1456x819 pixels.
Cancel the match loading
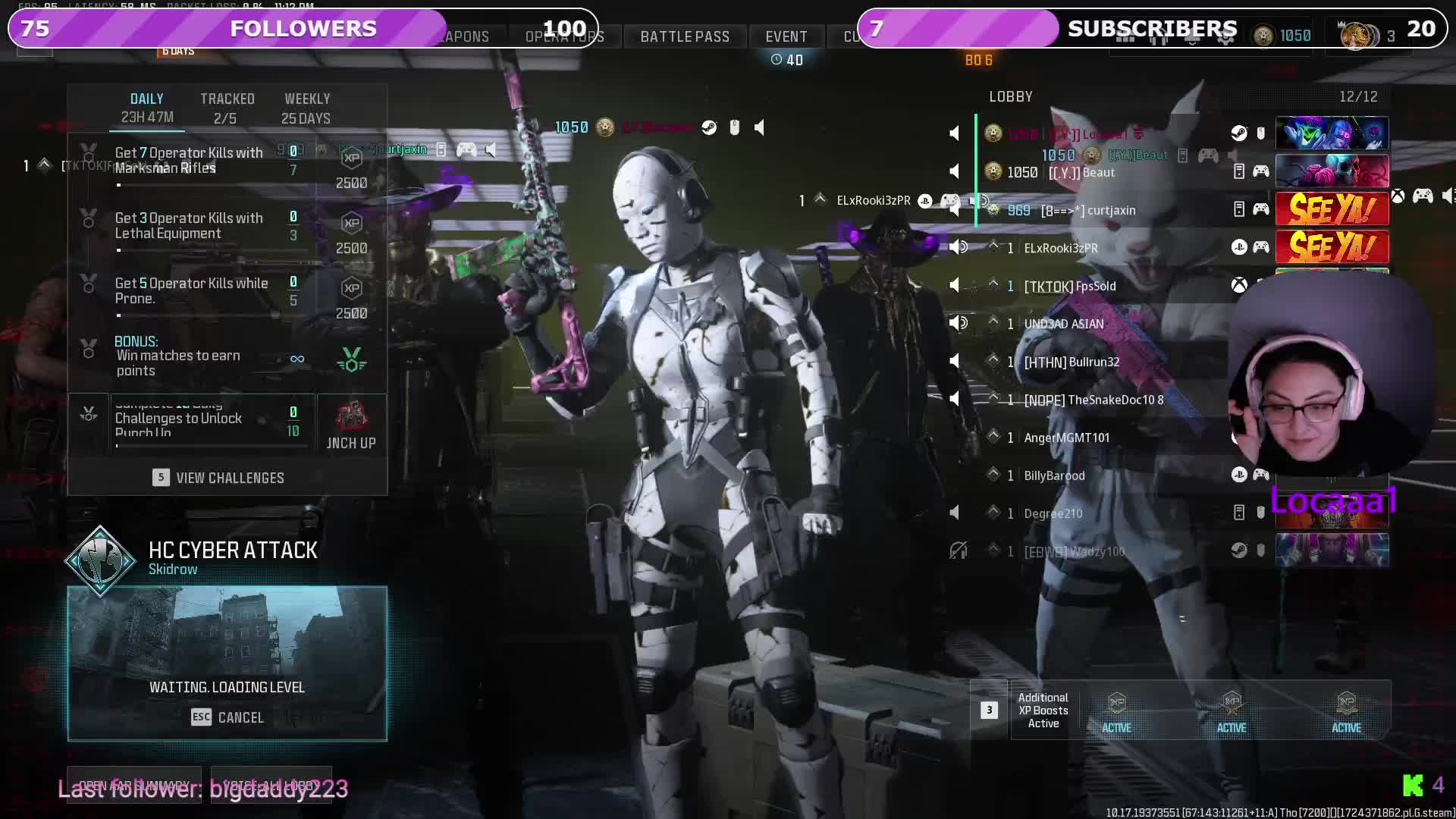tap(227, 717)
